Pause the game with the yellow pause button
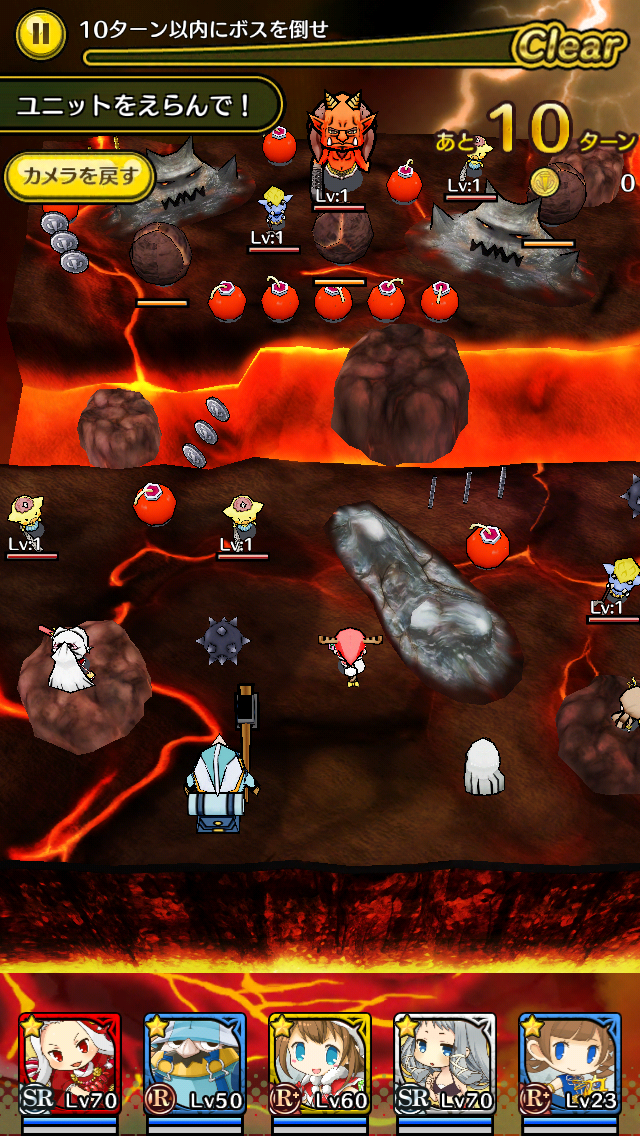The height and width of the screenshot is (1136, 640). coord(40,33)
